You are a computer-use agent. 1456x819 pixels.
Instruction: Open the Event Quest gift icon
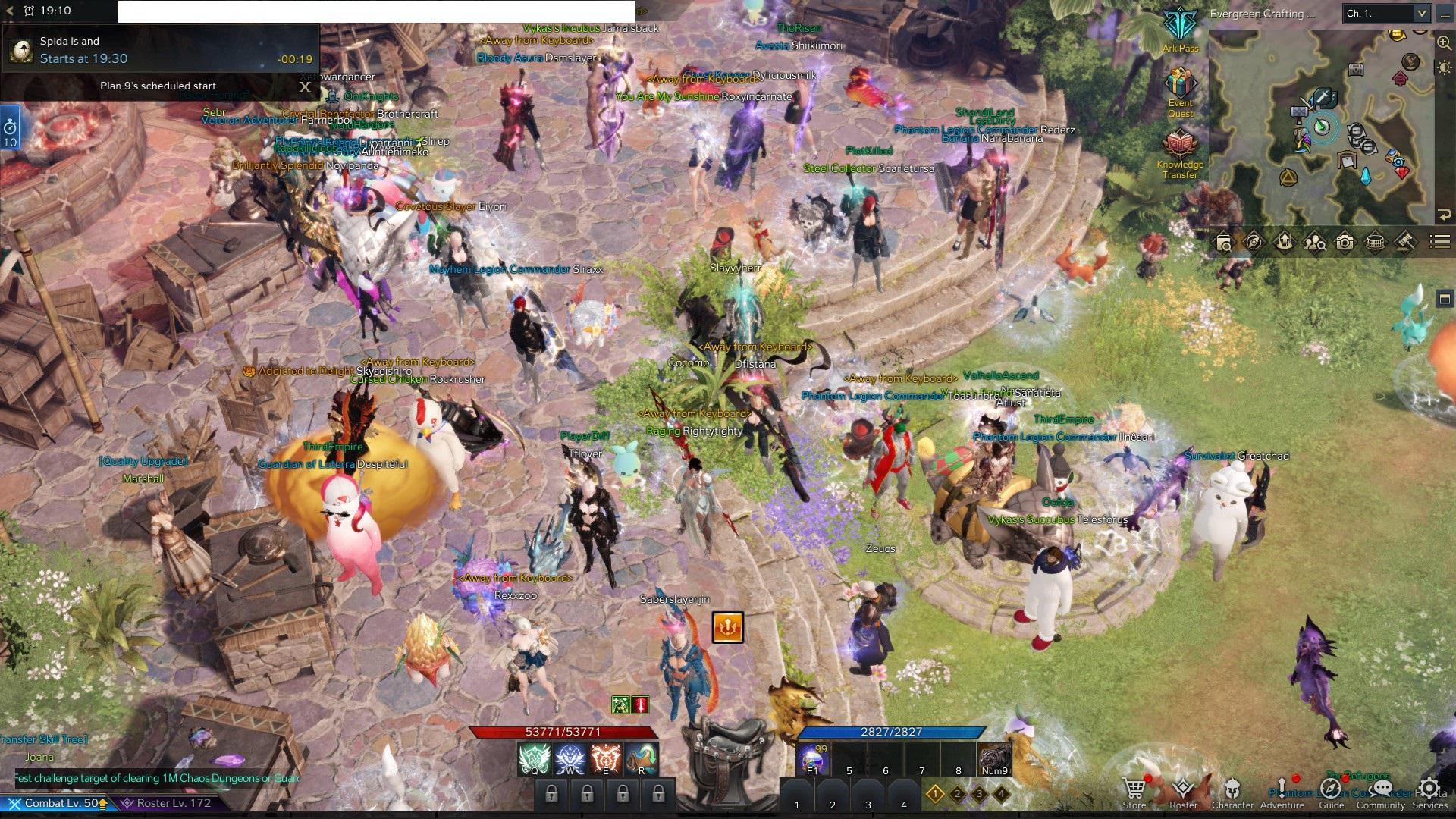point(1180,83)
